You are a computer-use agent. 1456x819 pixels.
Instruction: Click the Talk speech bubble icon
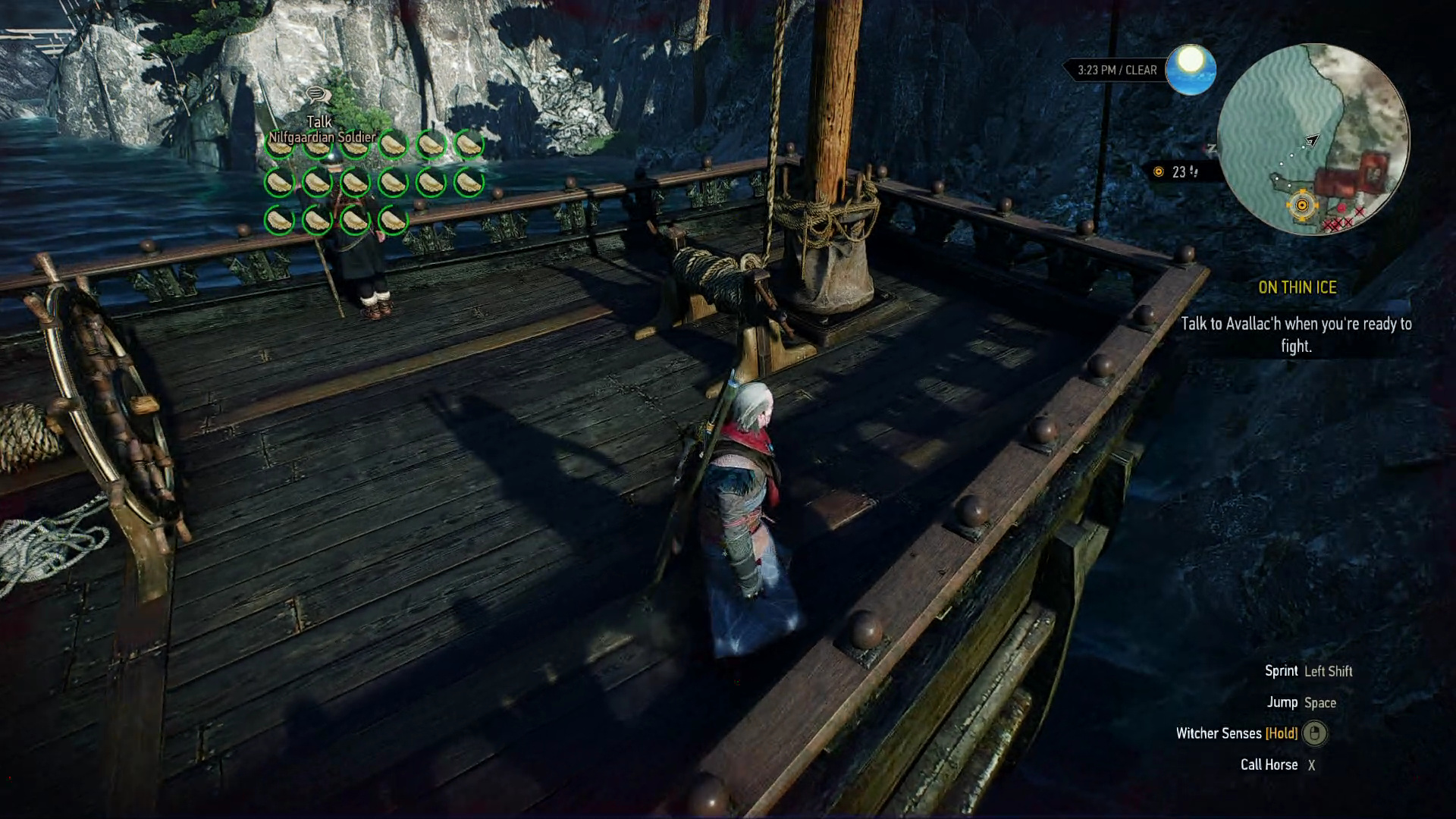318,96
